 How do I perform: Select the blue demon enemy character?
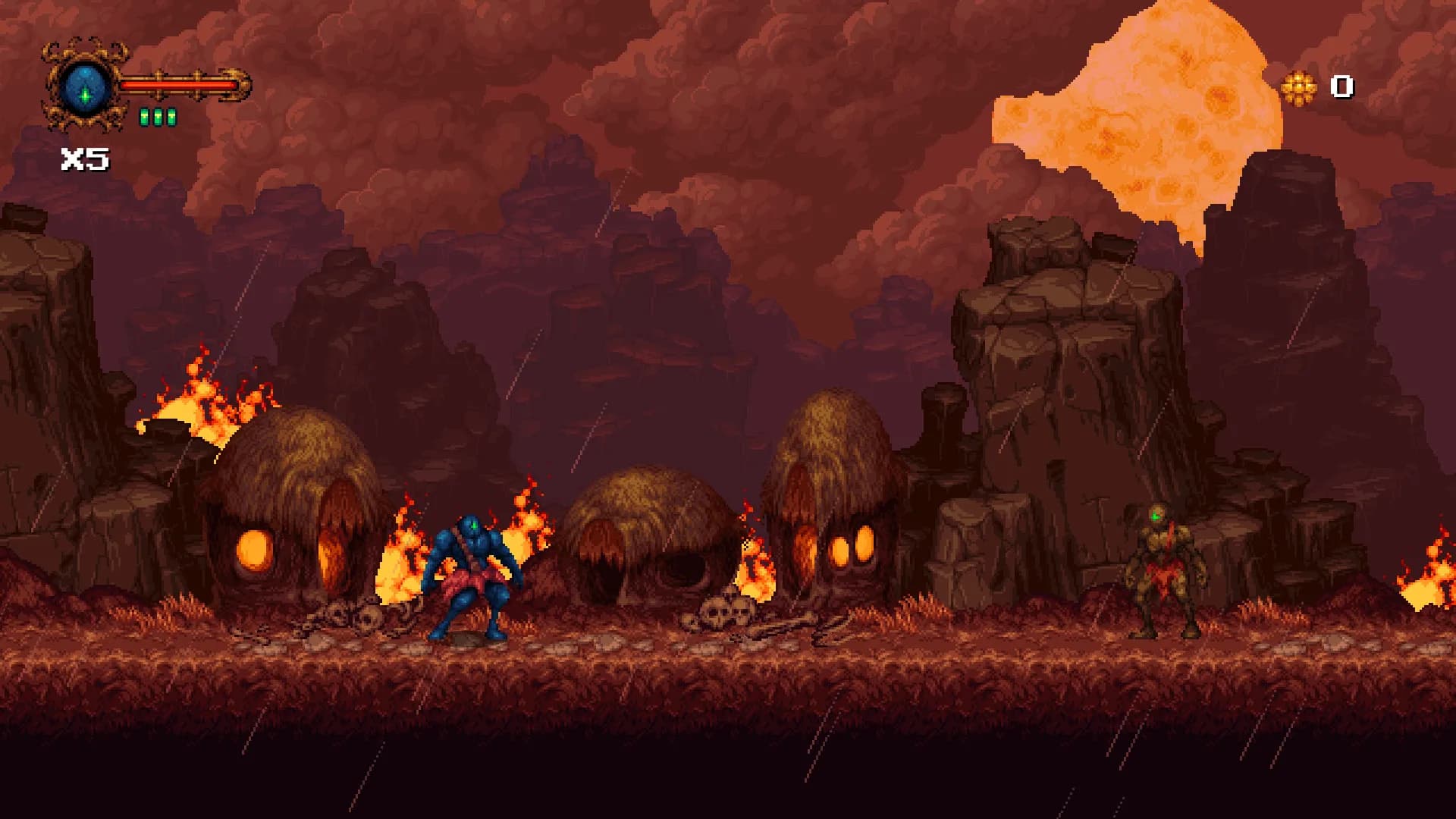coord(471,576)
